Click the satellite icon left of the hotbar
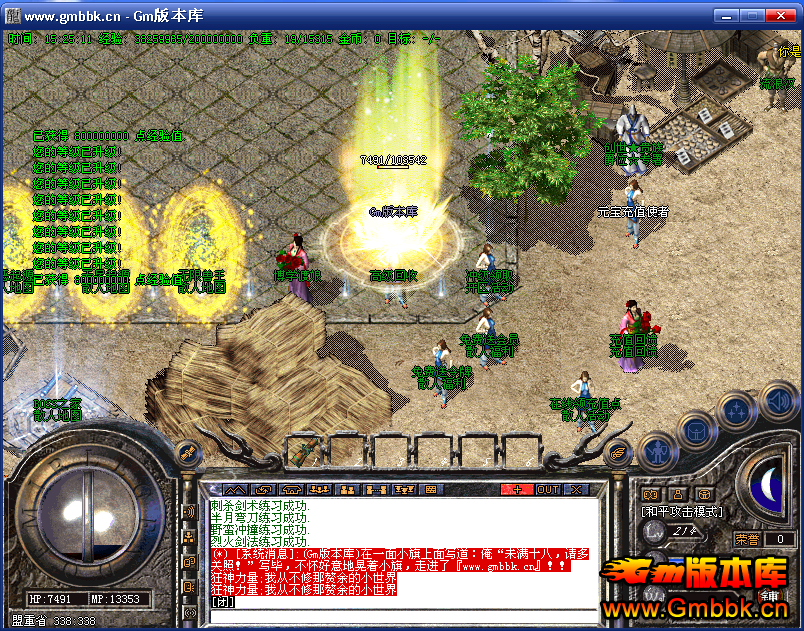Screen dimensions: 804x631 (x=185, y=455)
